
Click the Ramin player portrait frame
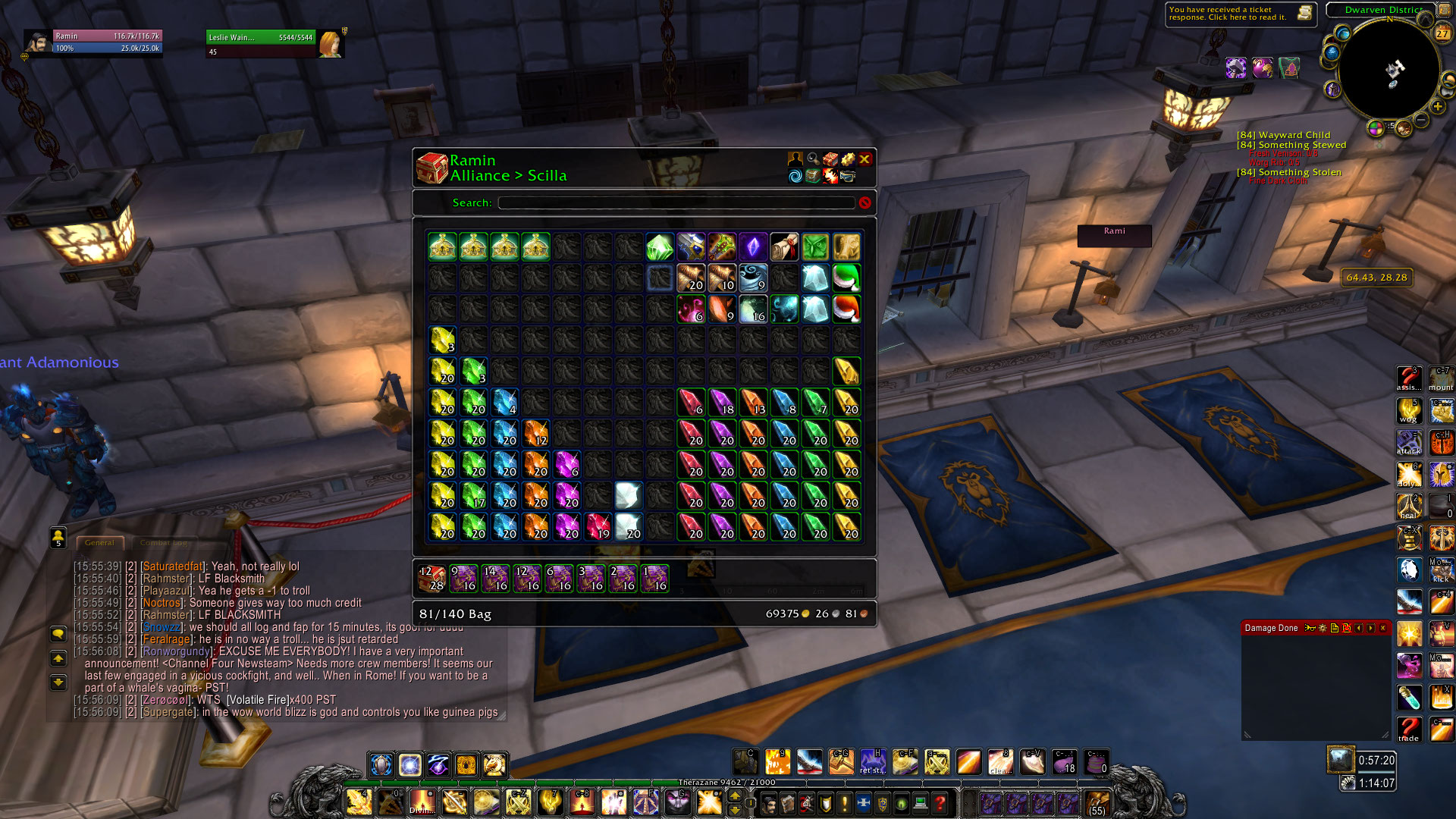point(38,42)
